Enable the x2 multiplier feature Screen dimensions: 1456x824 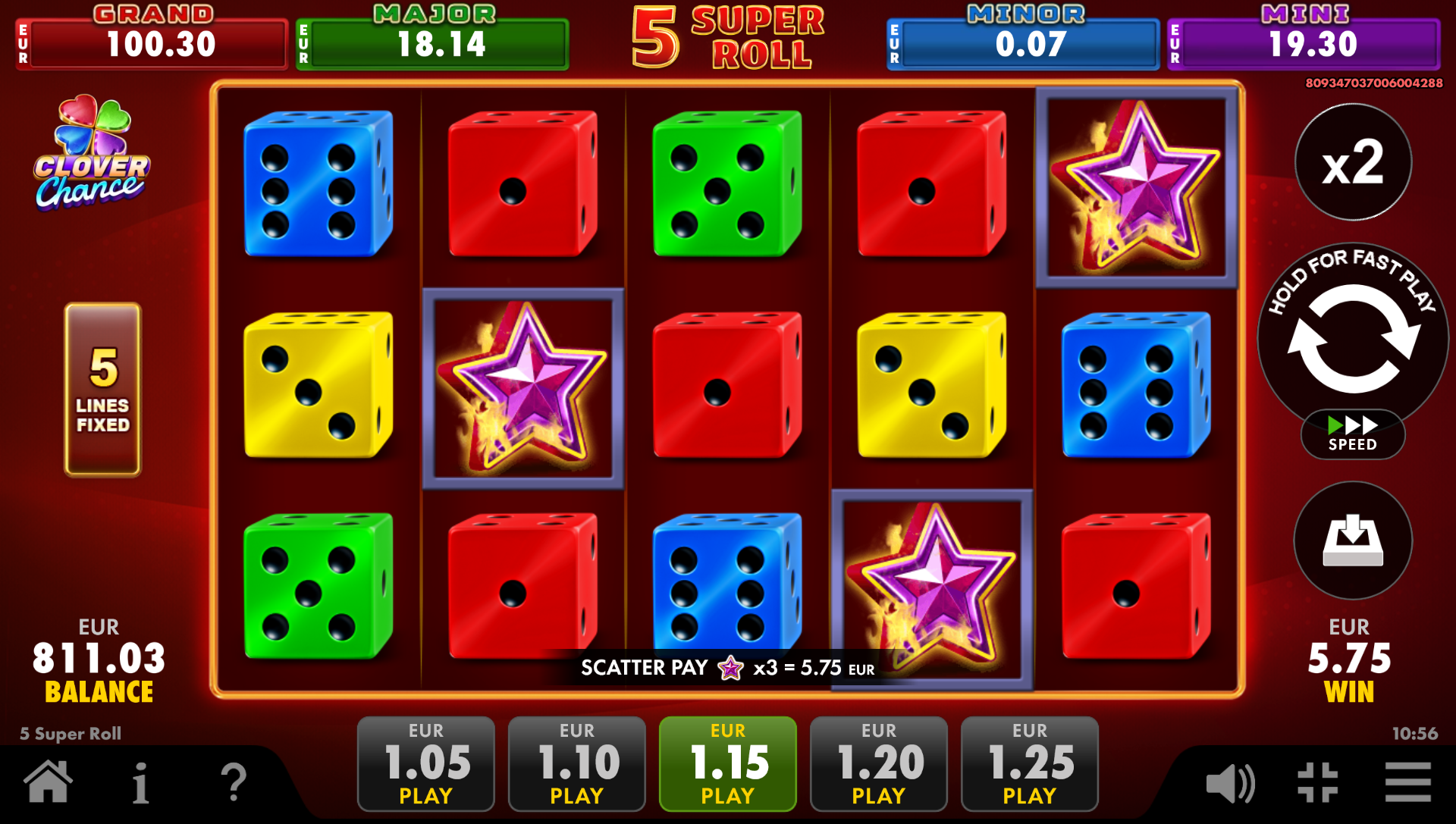pyautogui.click(x=1352, y=164)
